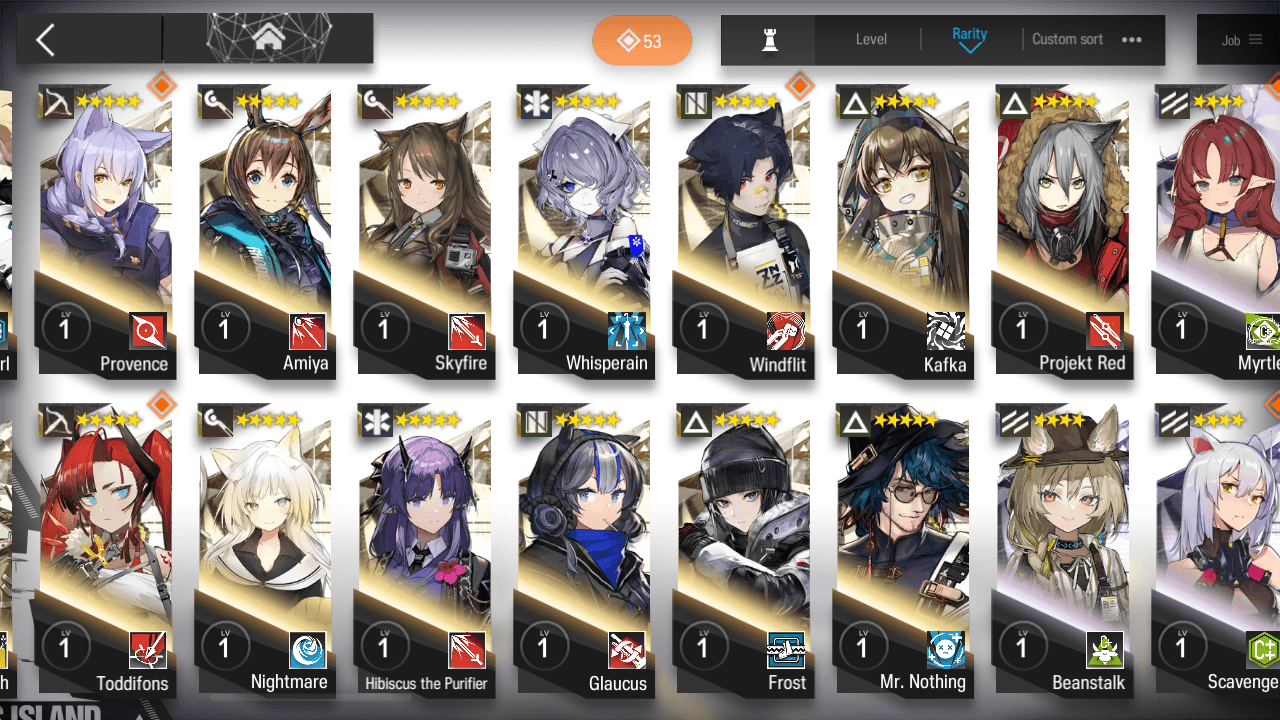Screen dimensions: 1280x720
Task: Open the Windflit operator card
Action: [x=743, y=230]
